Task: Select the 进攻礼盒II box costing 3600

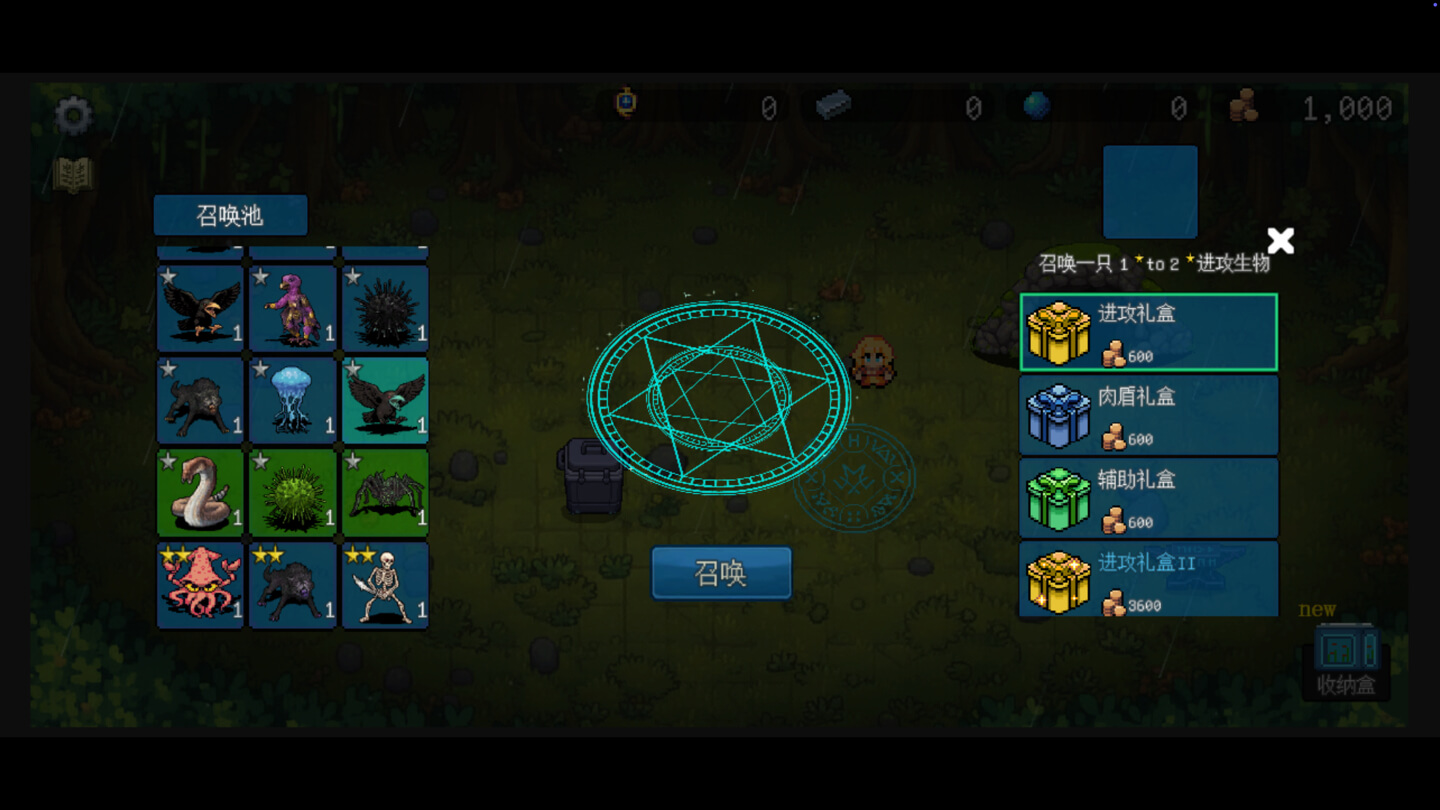Action: pos(1148,579)
